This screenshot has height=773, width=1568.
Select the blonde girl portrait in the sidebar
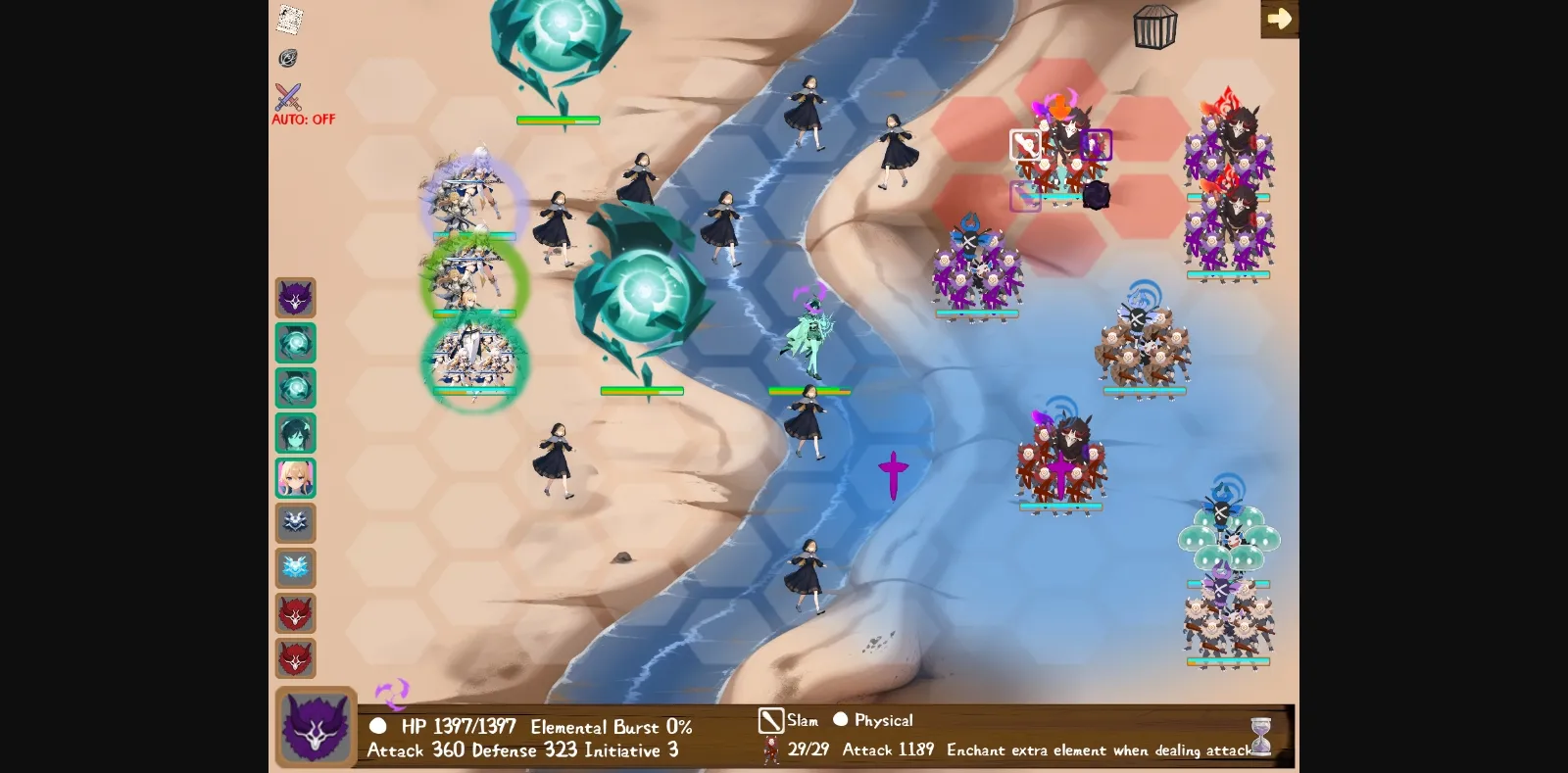click(x=296, y=477)
